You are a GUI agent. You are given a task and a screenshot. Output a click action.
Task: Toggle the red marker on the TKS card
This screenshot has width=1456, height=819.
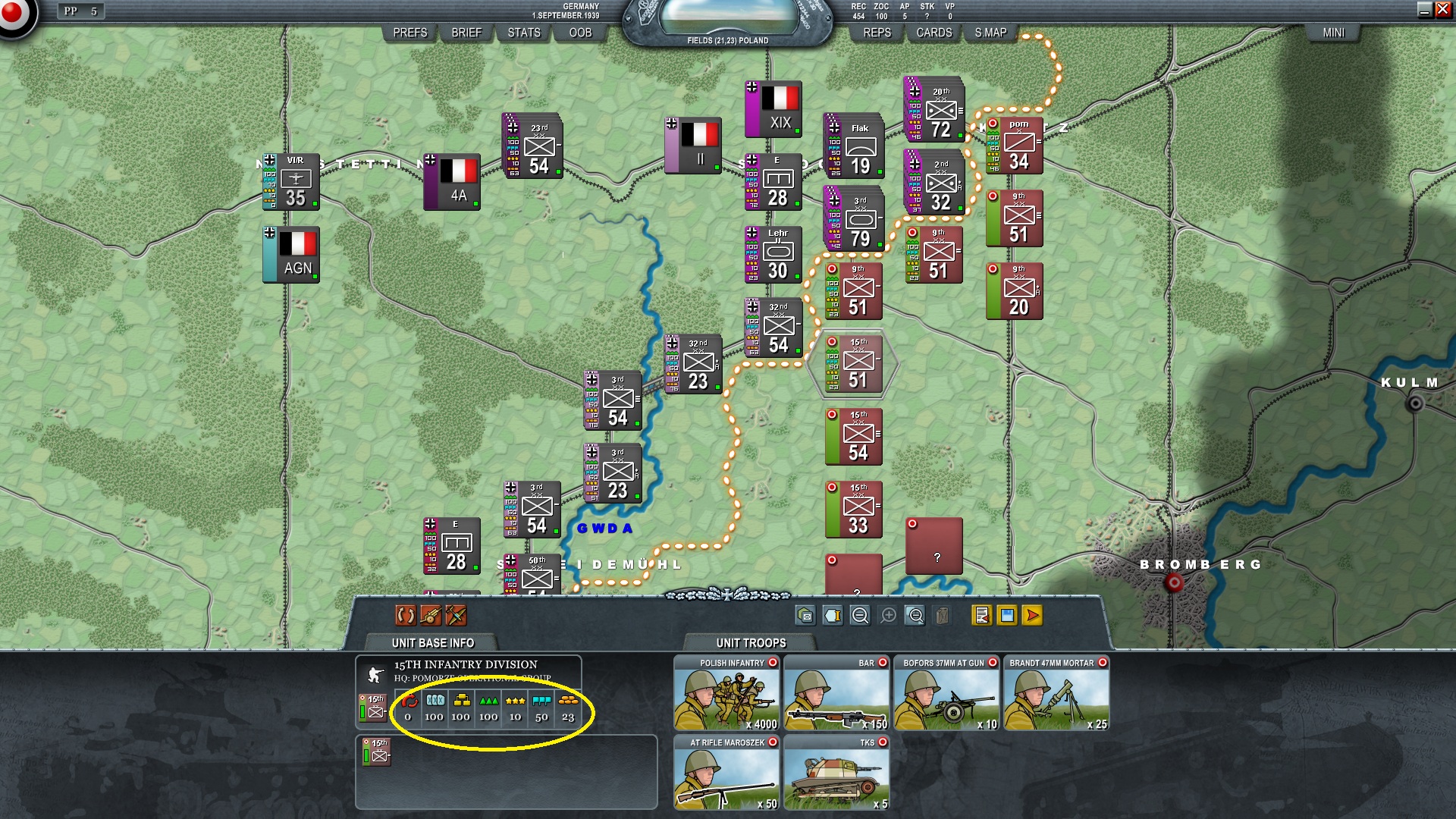(883, 743)
